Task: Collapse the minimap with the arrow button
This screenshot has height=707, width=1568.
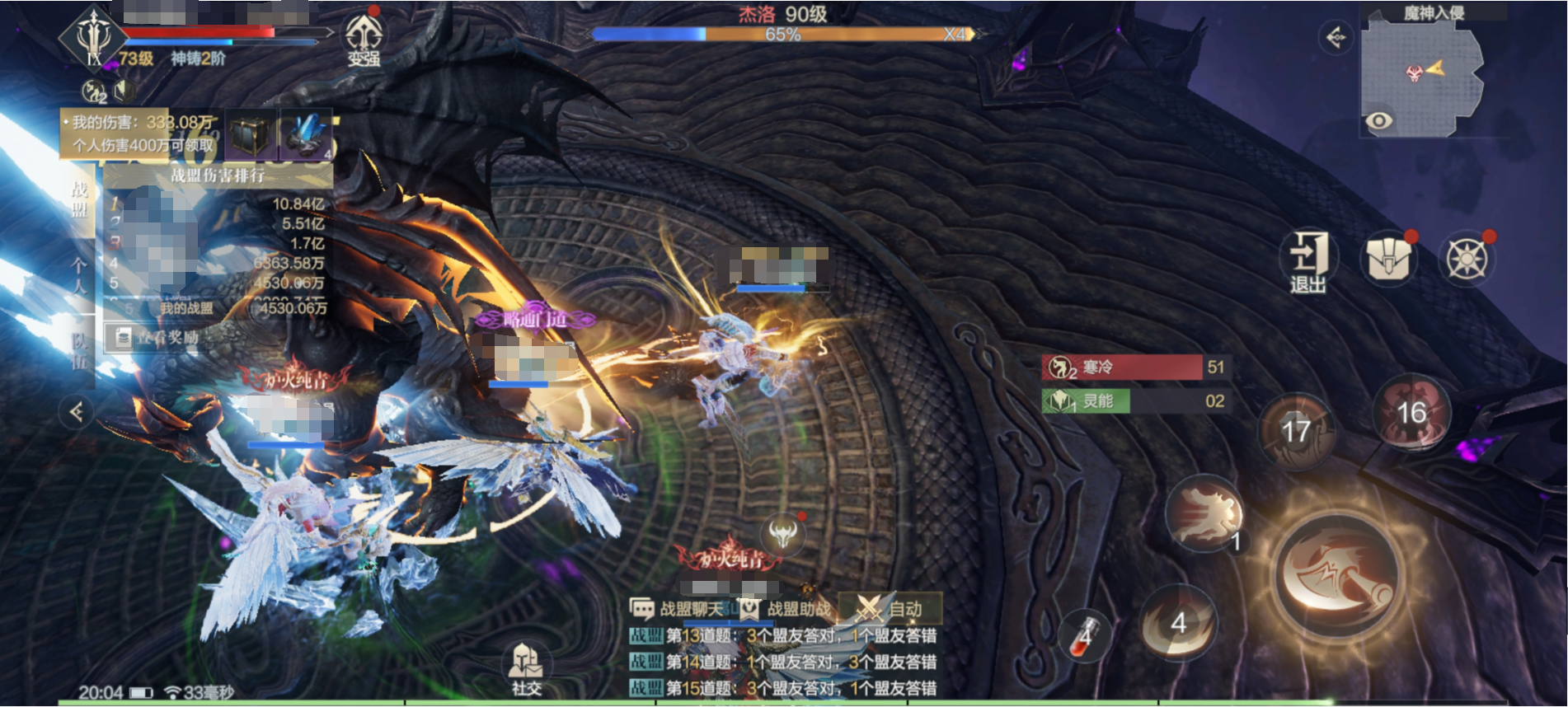Action: [x=1335, y=37]
